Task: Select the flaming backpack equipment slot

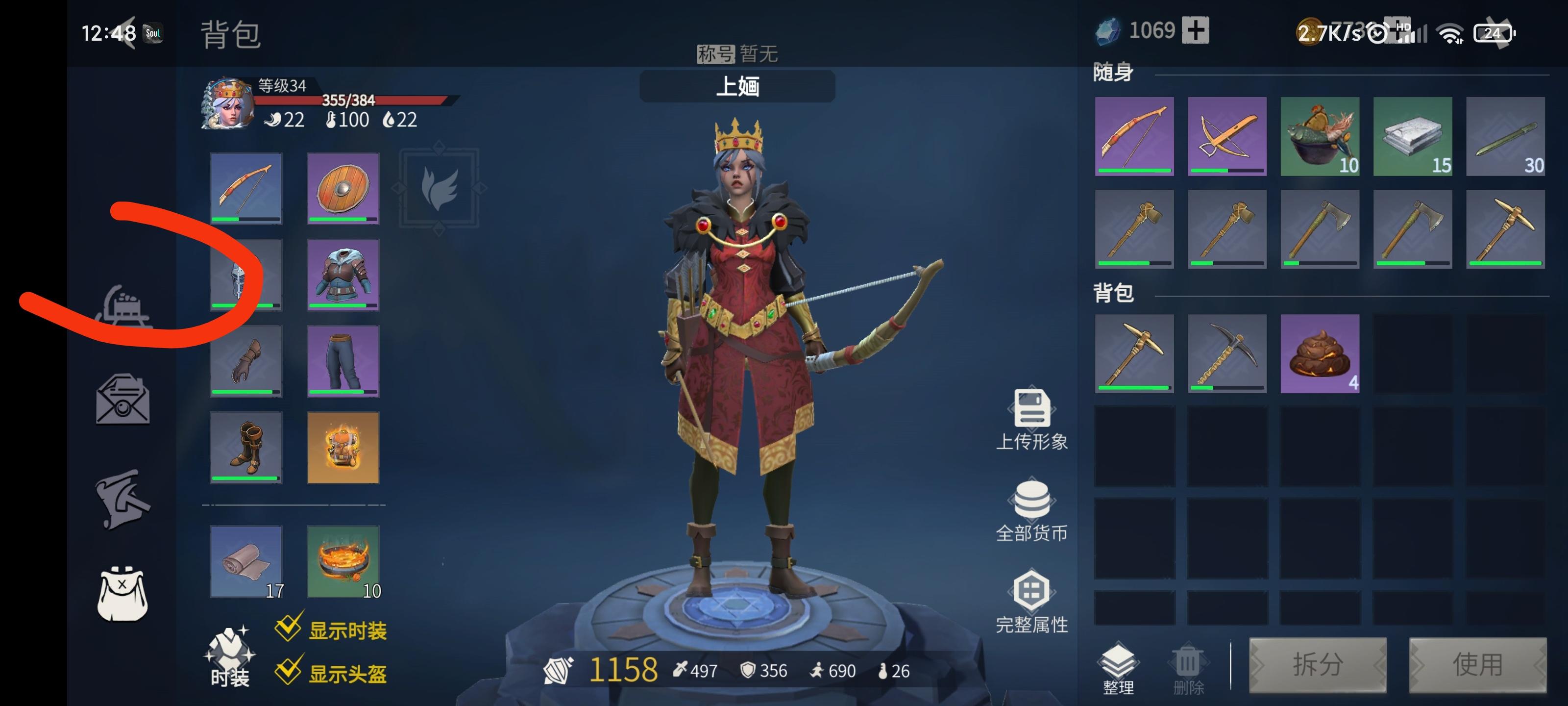Action: [343, 448]
